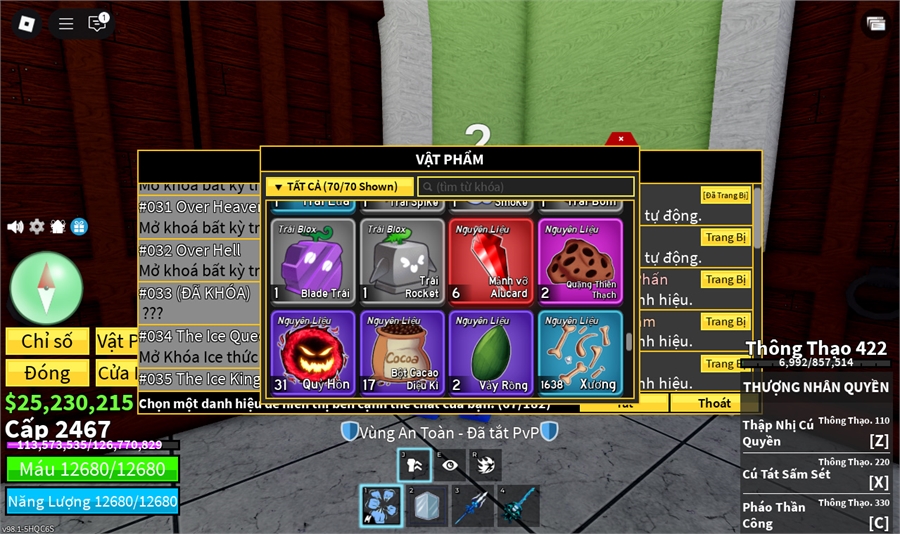The width and height of the screenshot is (900, 534).
Task: Open the TẤT CẢ inventory filter dropdown
Action: (x=339, y=187)
